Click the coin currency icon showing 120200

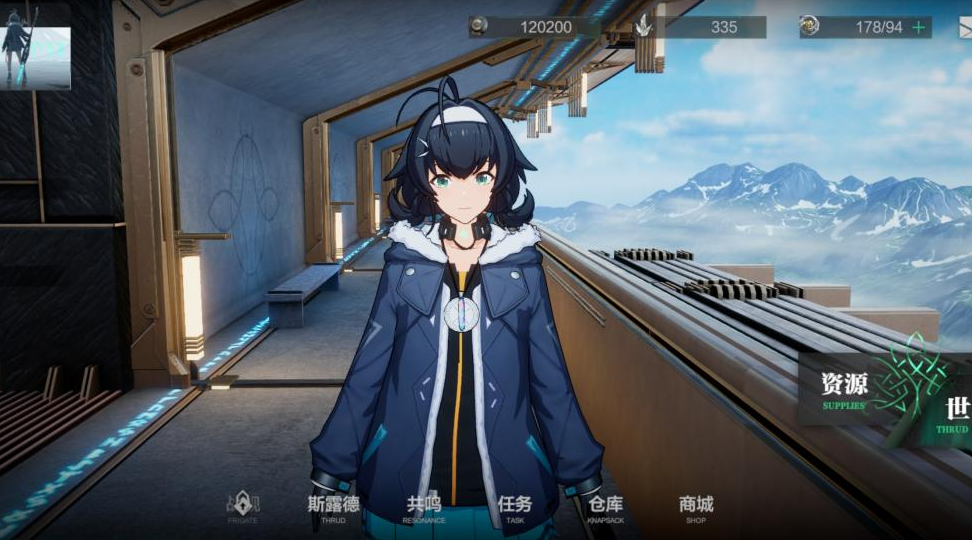(x=480, y=27)
